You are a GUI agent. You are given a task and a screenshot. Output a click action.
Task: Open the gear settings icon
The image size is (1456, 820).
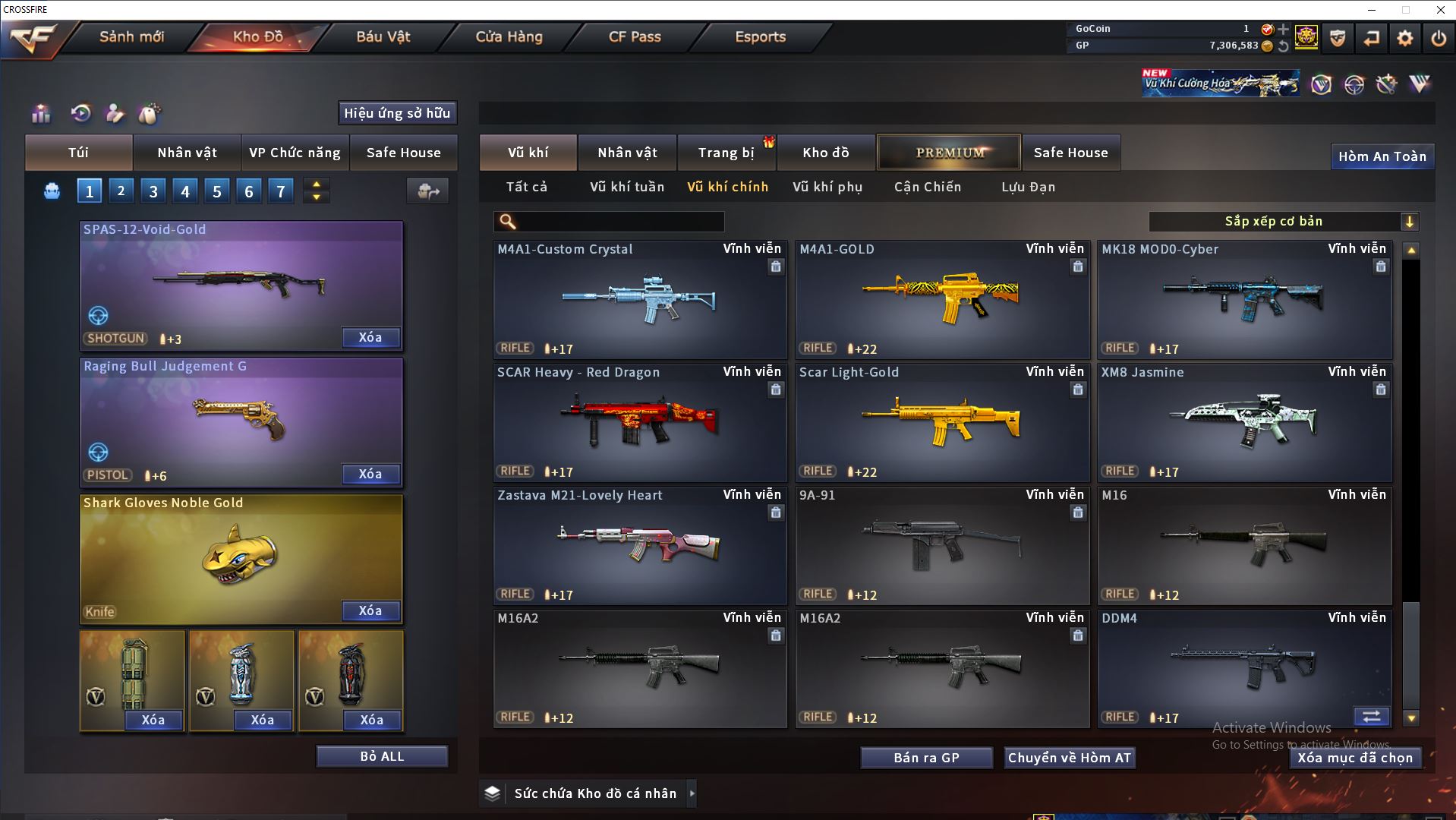point(1404,38)
